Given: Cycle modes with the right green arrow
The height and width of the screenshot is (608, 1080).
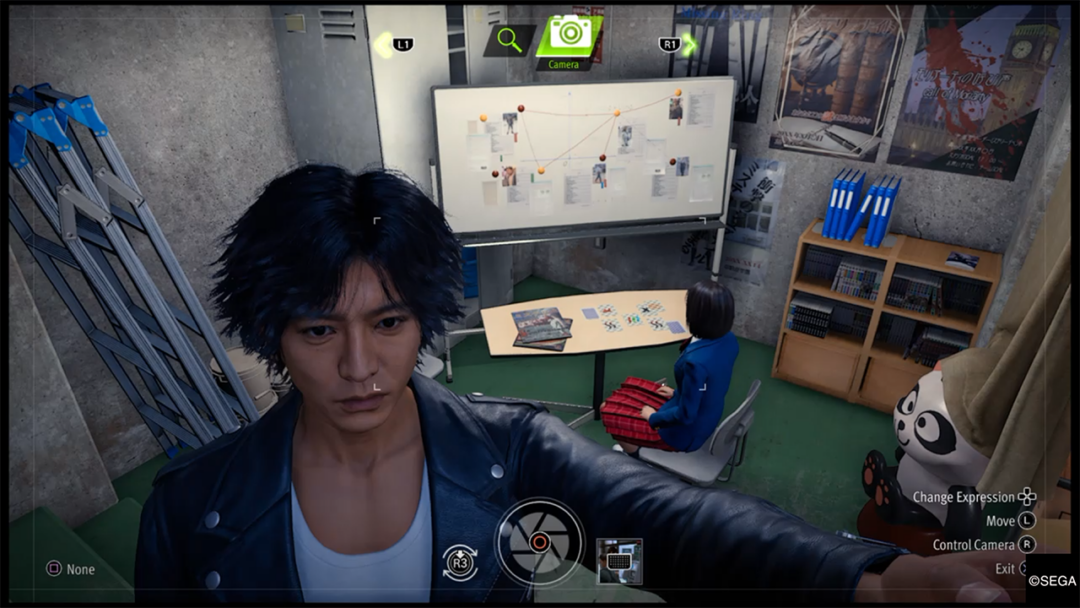Looking at the screenshot, I should pyautogui.click(x=689, y=44).
